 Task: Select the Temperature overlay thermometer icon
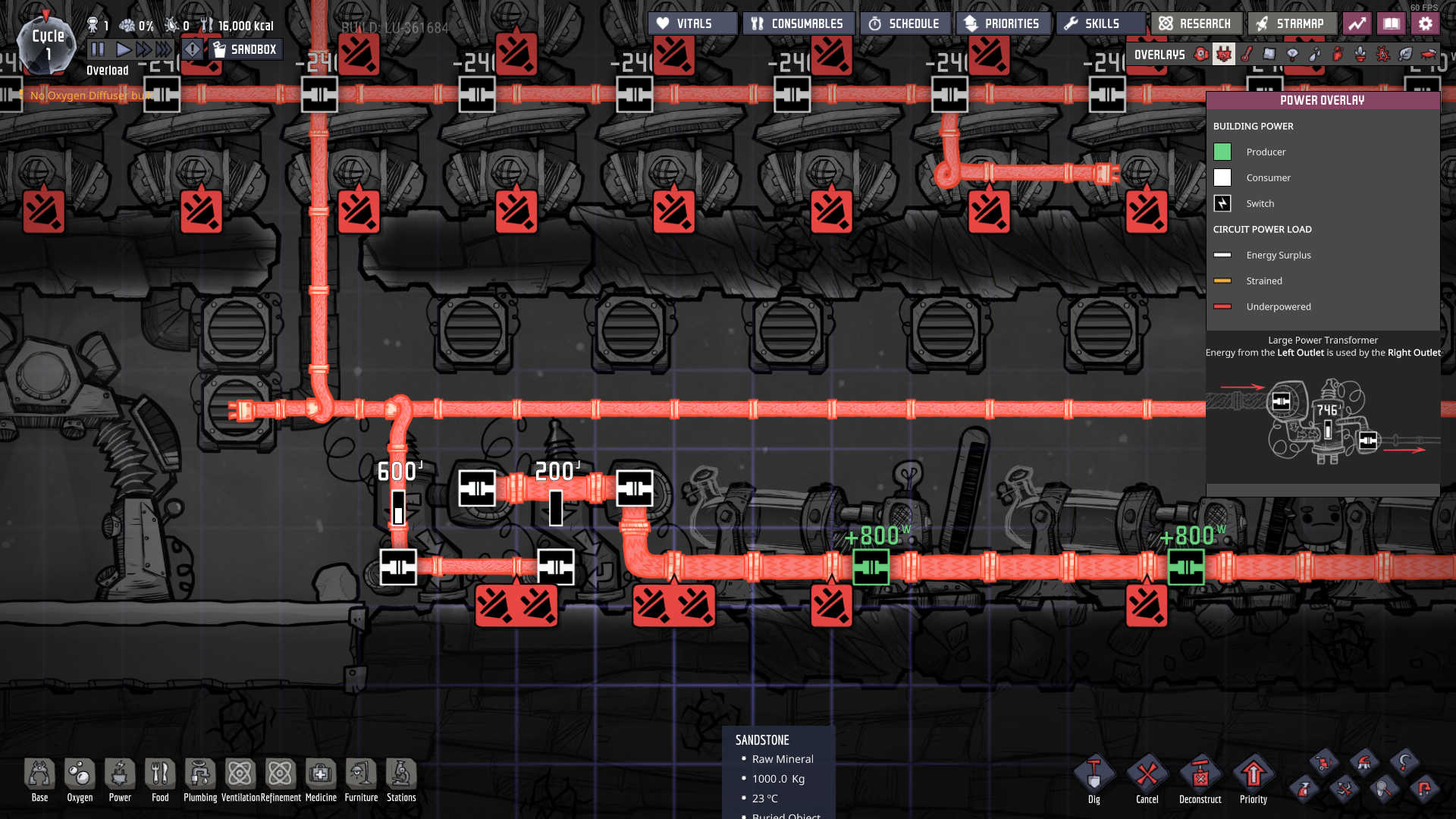pyautogui.click(x=1244, y=54)
